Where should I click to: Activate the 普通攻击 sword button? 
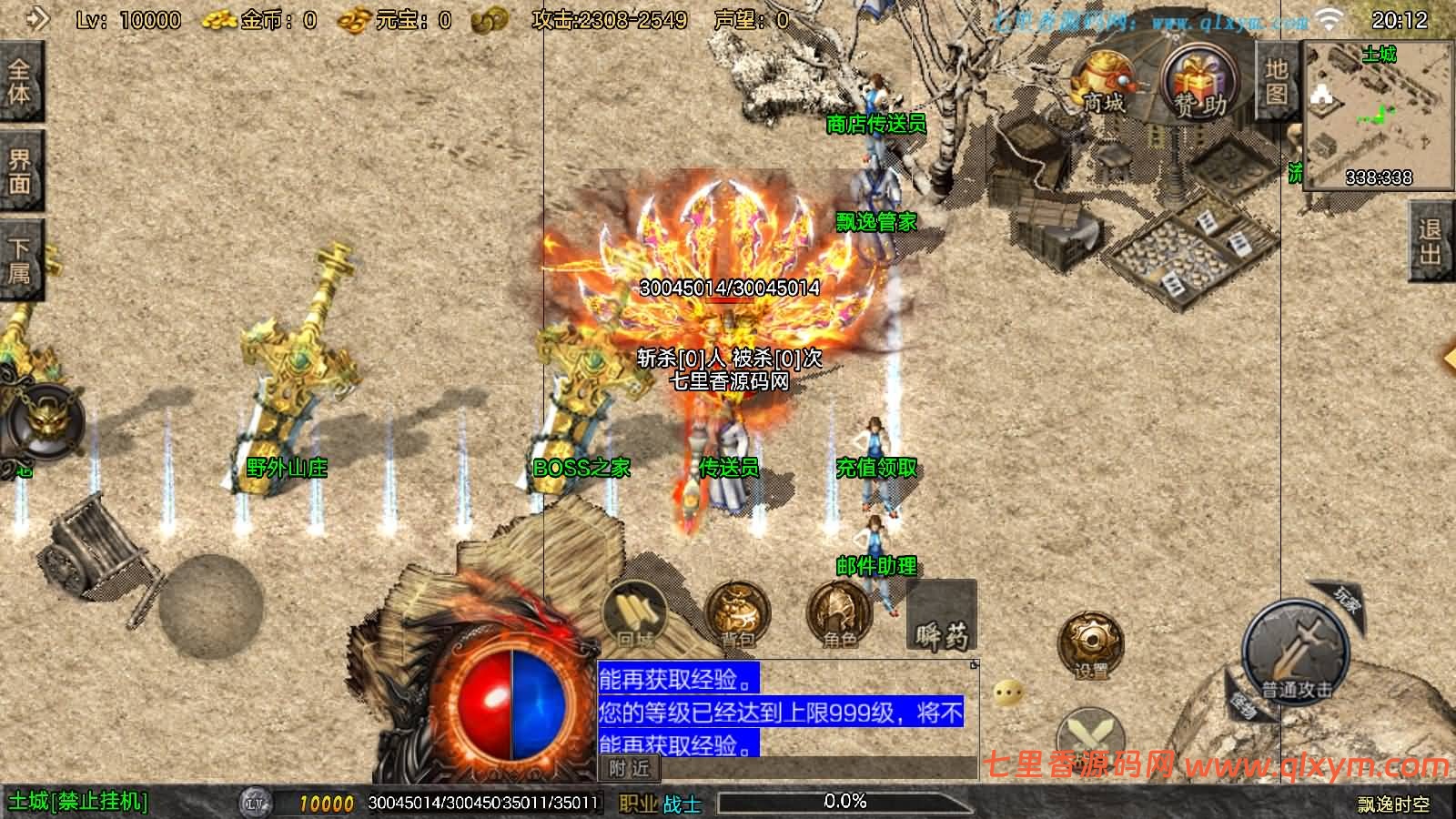click(x=1295, y=652)
